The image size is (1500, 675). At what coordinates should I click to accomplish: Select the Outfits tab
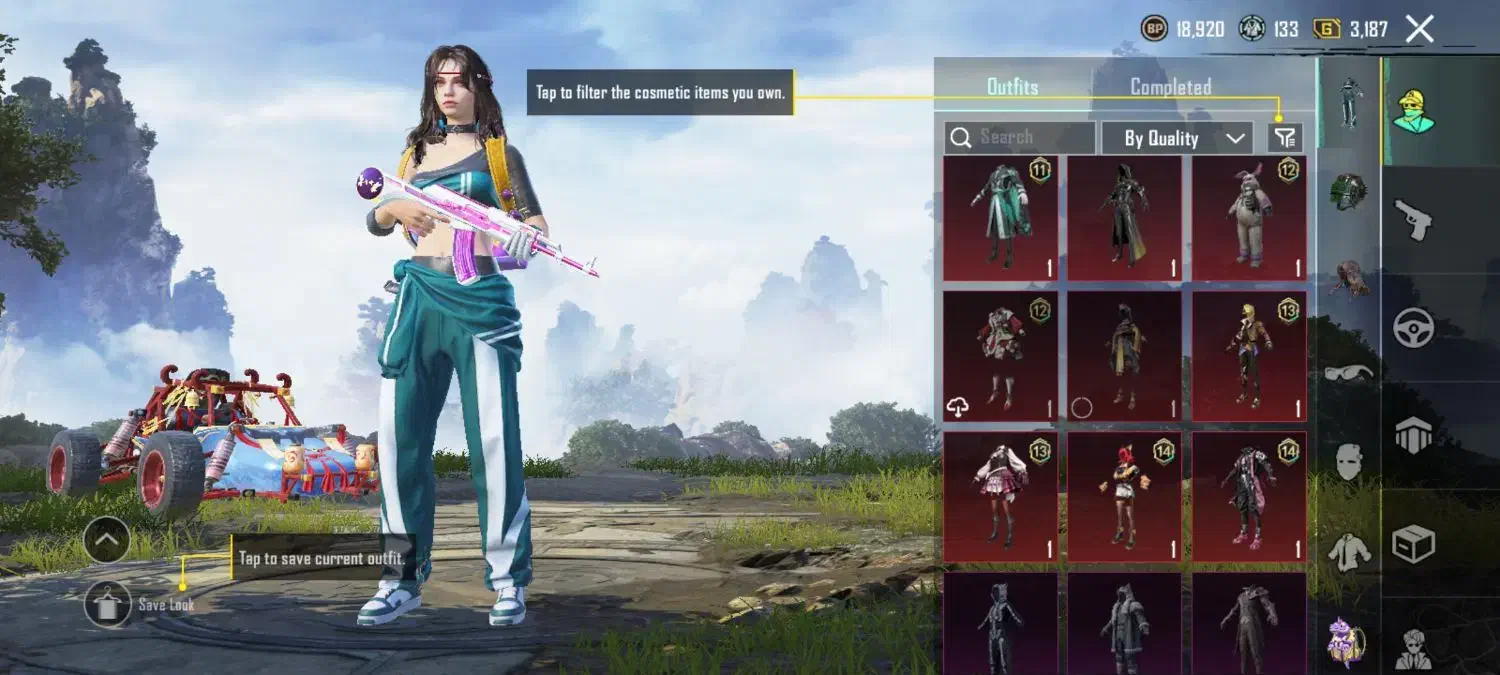coord(1012,87)
